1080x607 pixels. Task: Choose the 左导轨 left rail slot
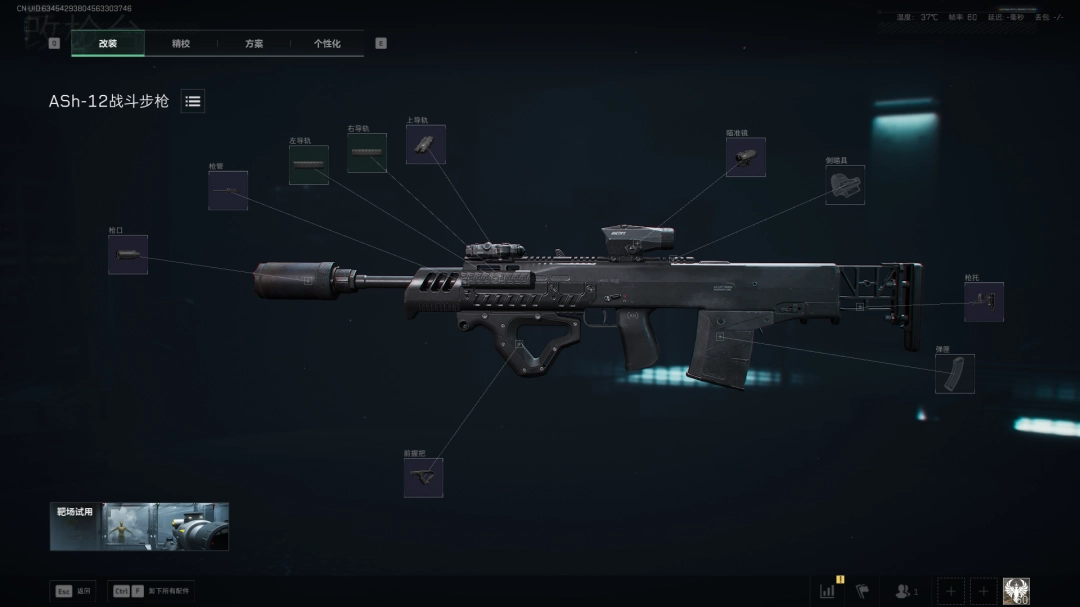(x=309, y=165)
